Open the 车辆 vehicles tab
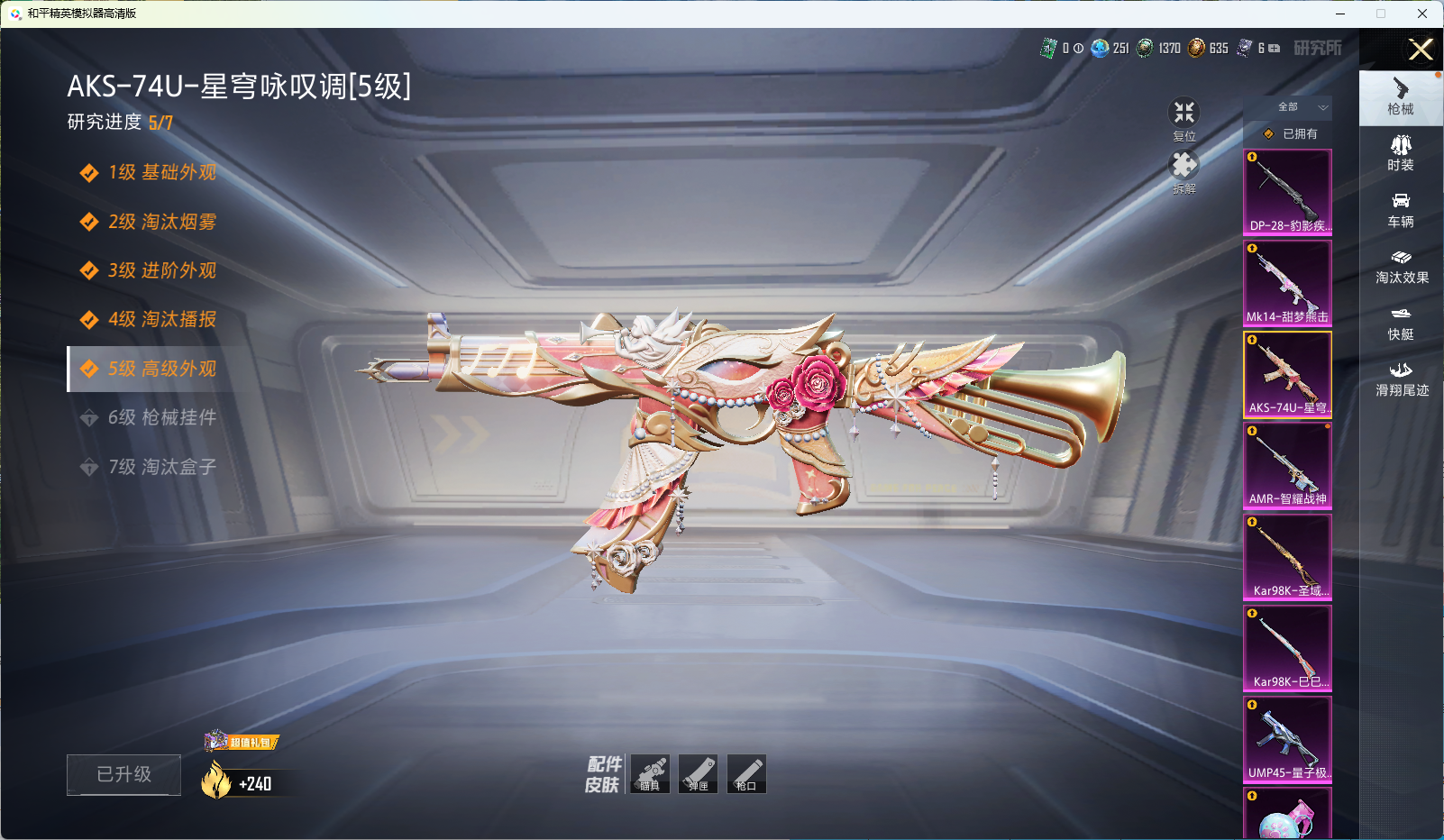The width and height of the screenshot is (1444, 840). point(1401,210)
